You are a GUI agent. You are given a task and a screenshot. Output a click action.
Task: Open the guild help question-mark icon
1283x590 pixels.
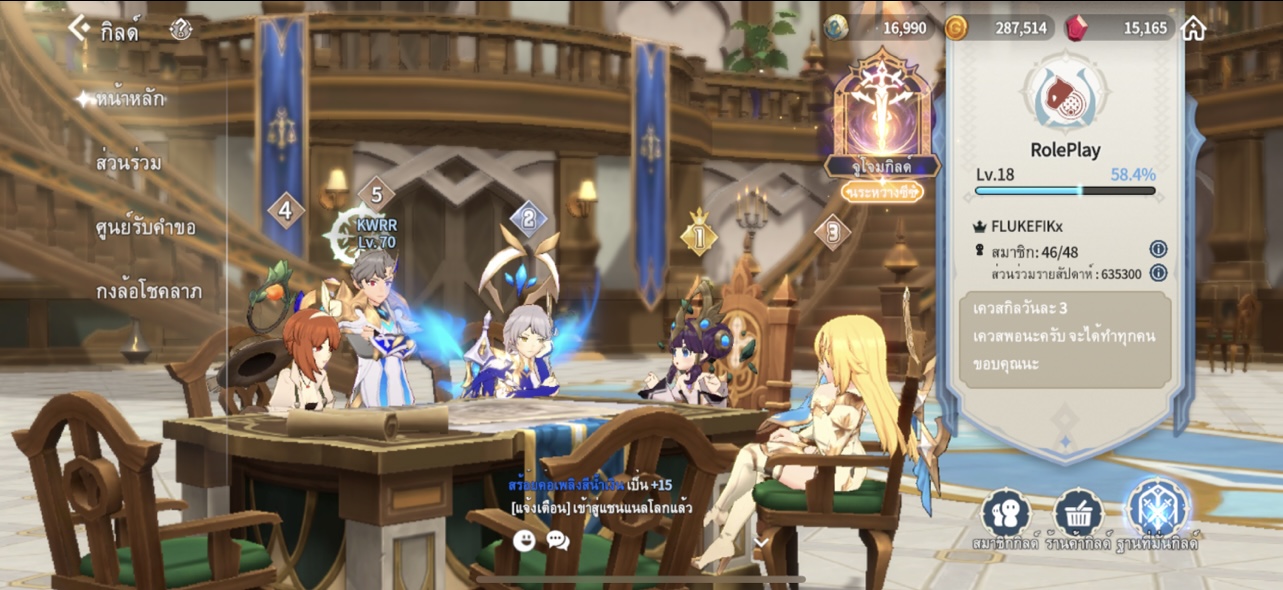(x=181, y=29)
